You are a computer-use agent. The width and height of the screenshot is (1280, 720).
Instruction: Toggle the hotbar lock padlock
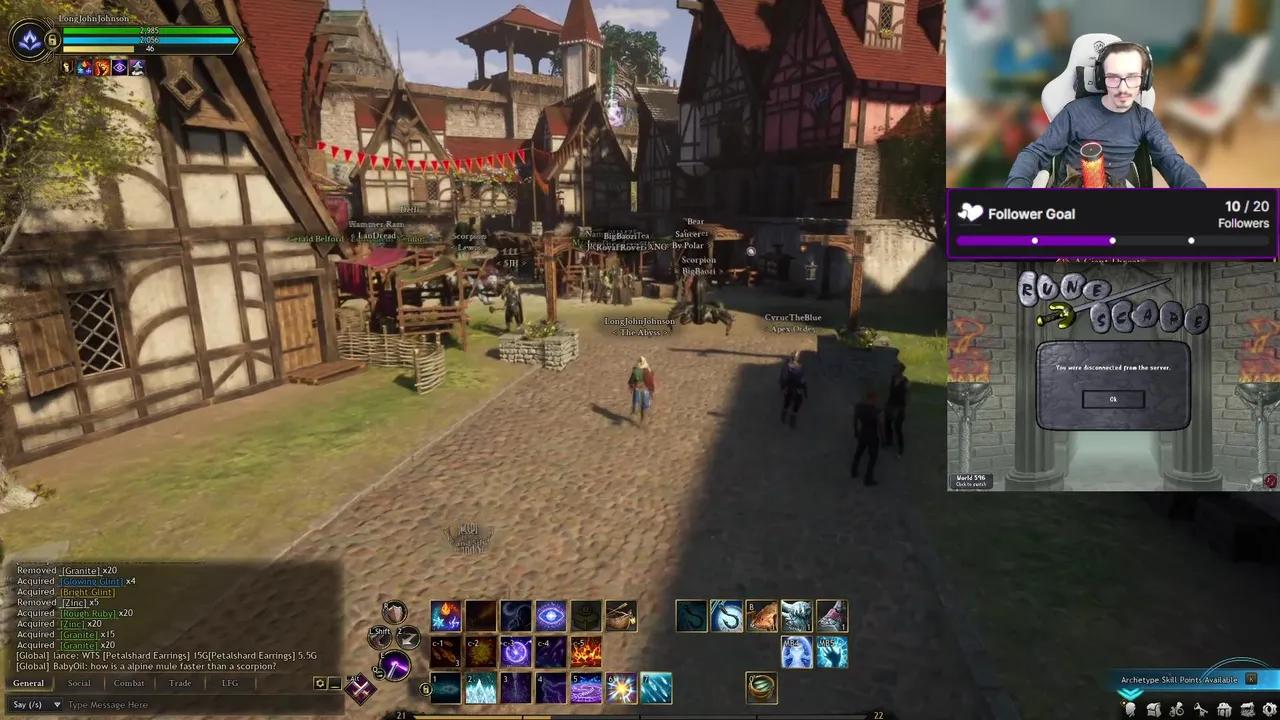pos(427,689)
